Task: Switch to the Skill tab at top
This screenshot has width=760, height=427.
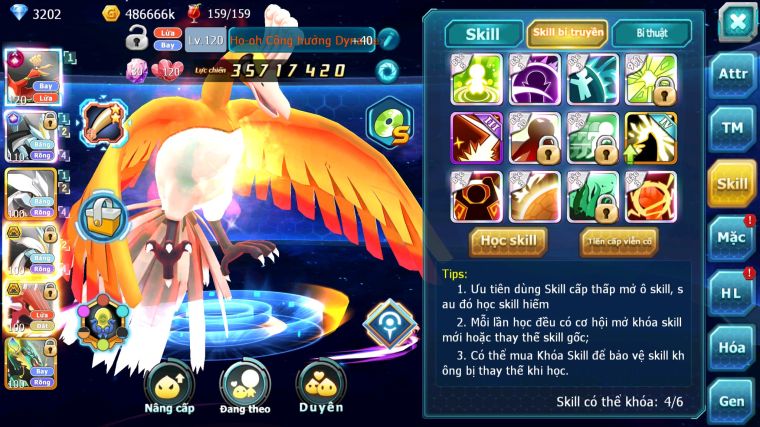Action: (x=483, y=33)
